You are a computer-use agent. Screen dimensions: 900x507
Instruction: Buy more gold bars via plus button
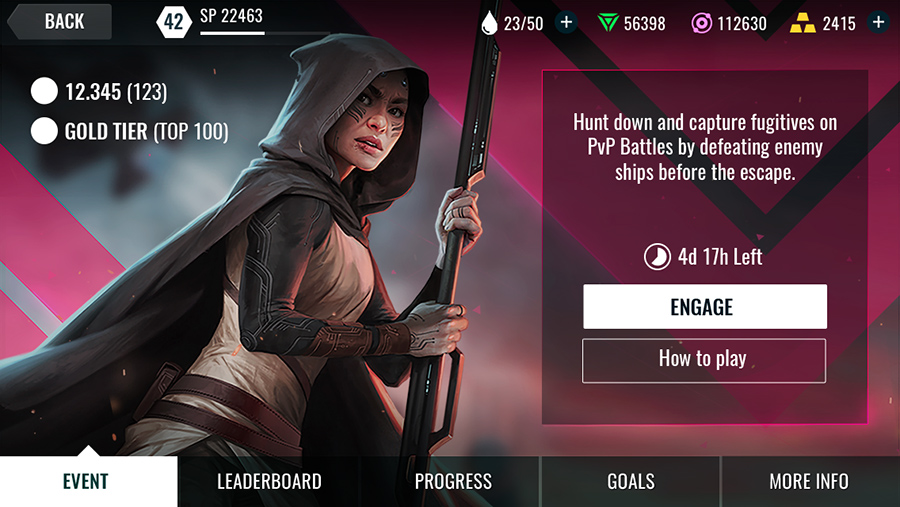pos(878,22)
